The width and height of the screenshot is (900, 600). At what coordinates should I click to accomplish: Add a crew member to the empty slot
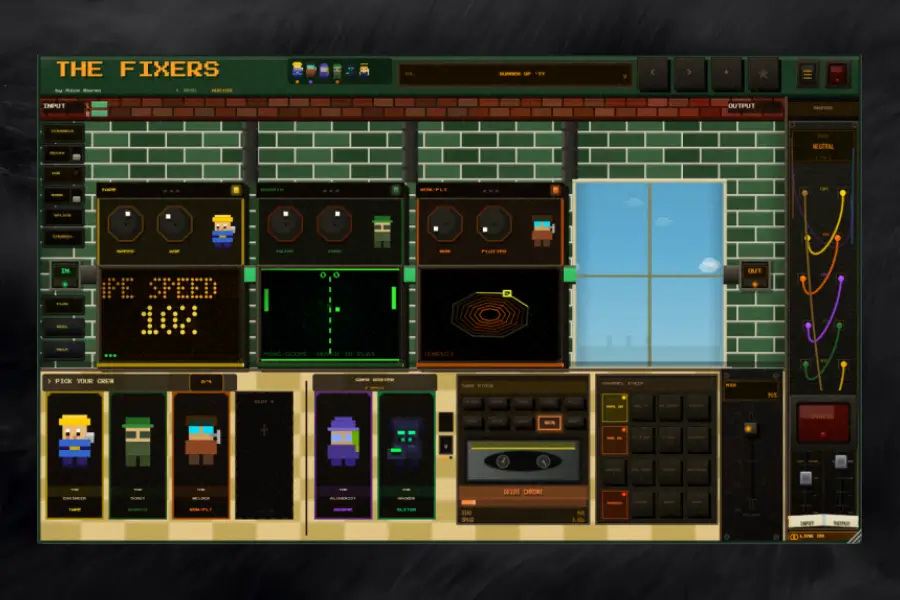coord(264,432)
